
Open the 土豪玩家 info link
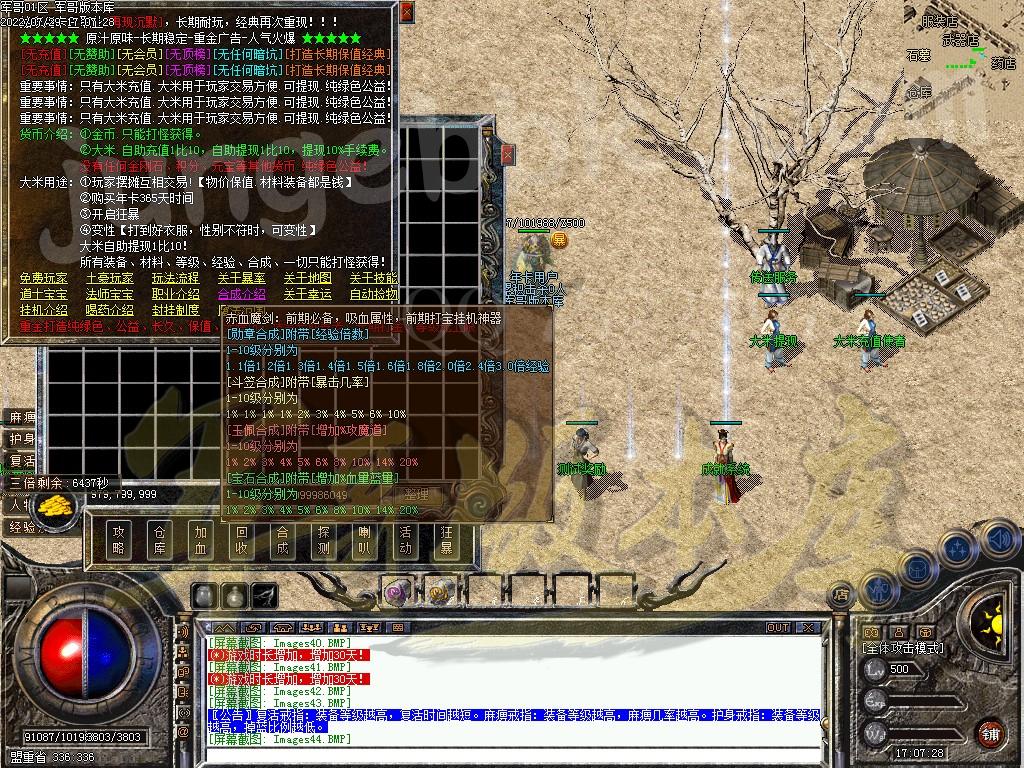click(109, 278)
